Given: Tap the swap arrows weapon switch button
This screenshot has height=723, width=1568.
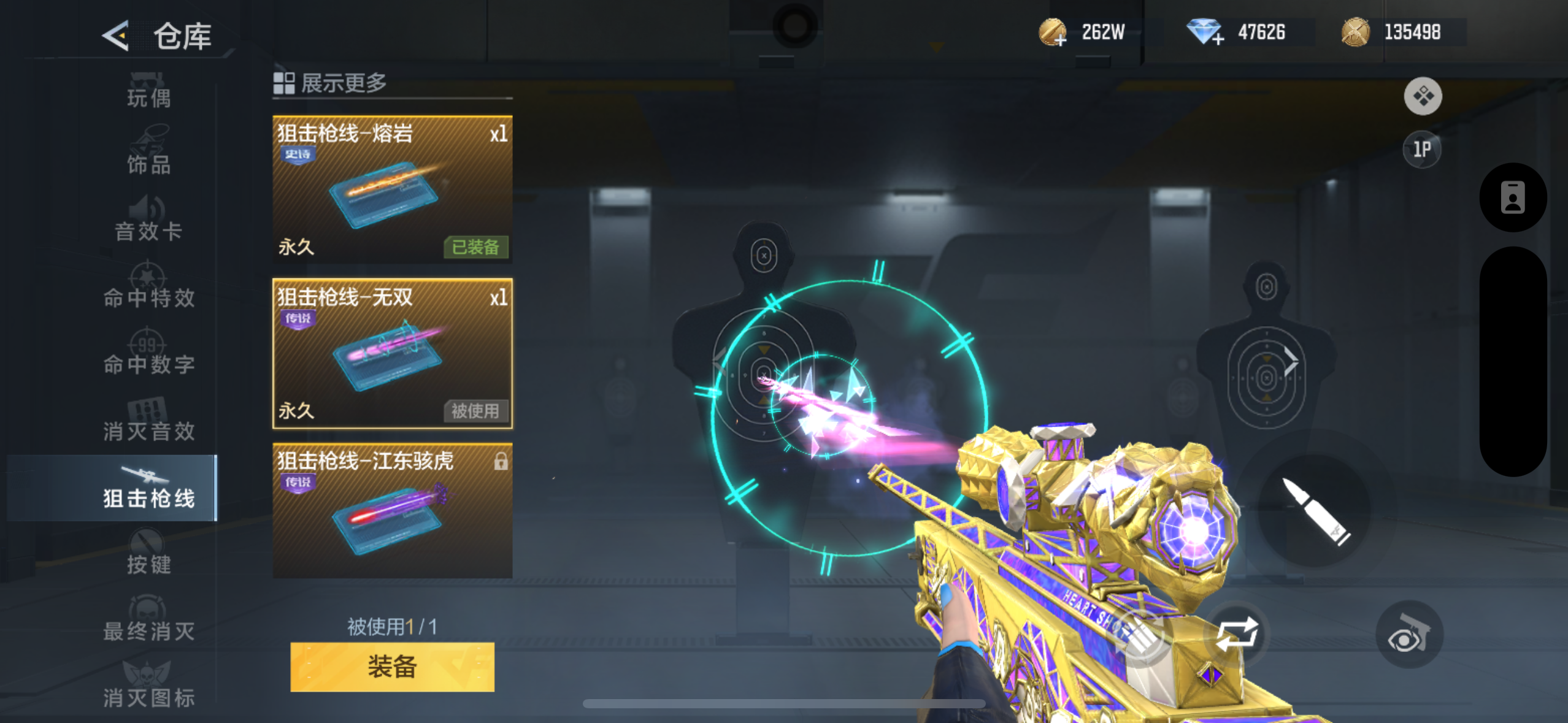Looking at the screenshot, I should (1237, 634).
